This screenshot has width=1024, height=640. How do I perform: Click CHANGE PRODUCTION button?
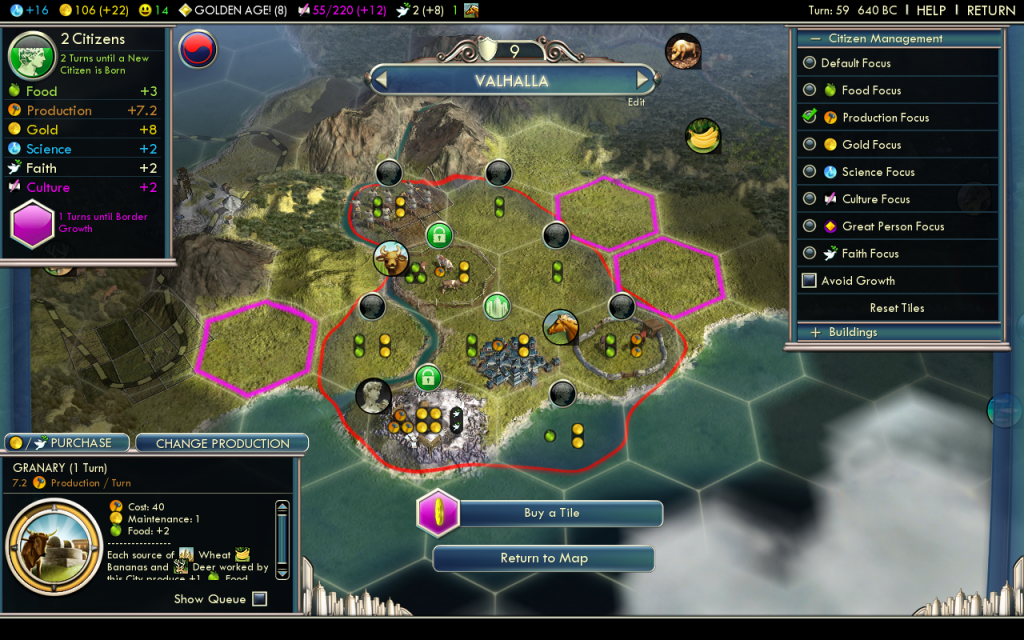(222, 443)
